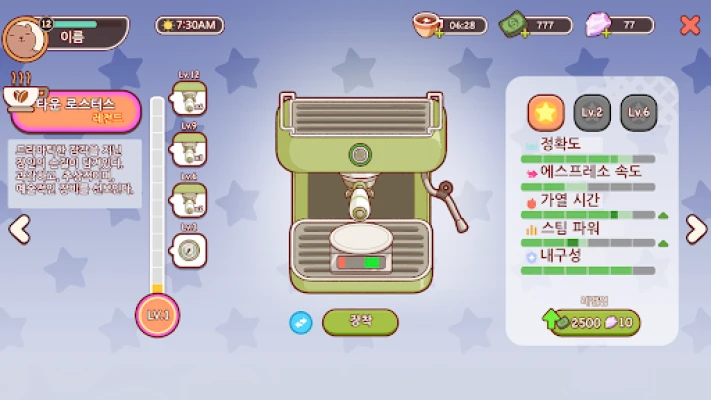Image resolution: width=711 pixels, height=400 pixels.
Task: Go to the previous machine with left arrow
Action: click(x=19, y=229)
